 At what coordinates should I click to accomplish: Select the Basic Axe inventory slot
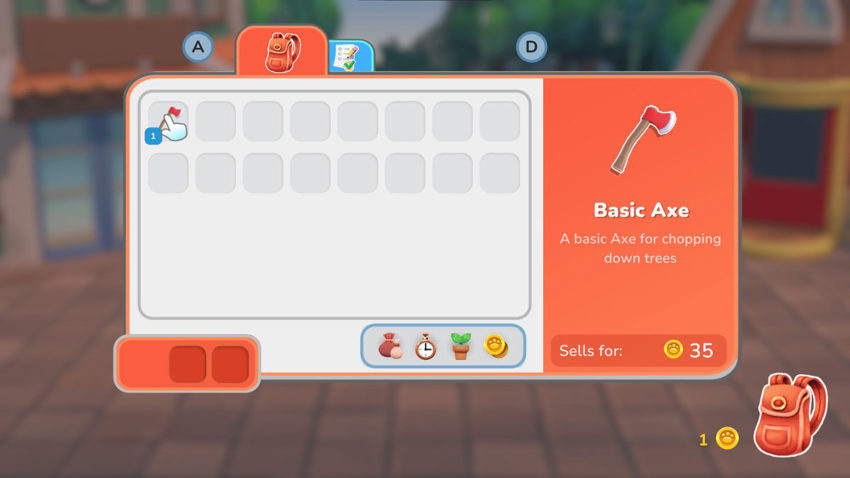tap(168, 122)
